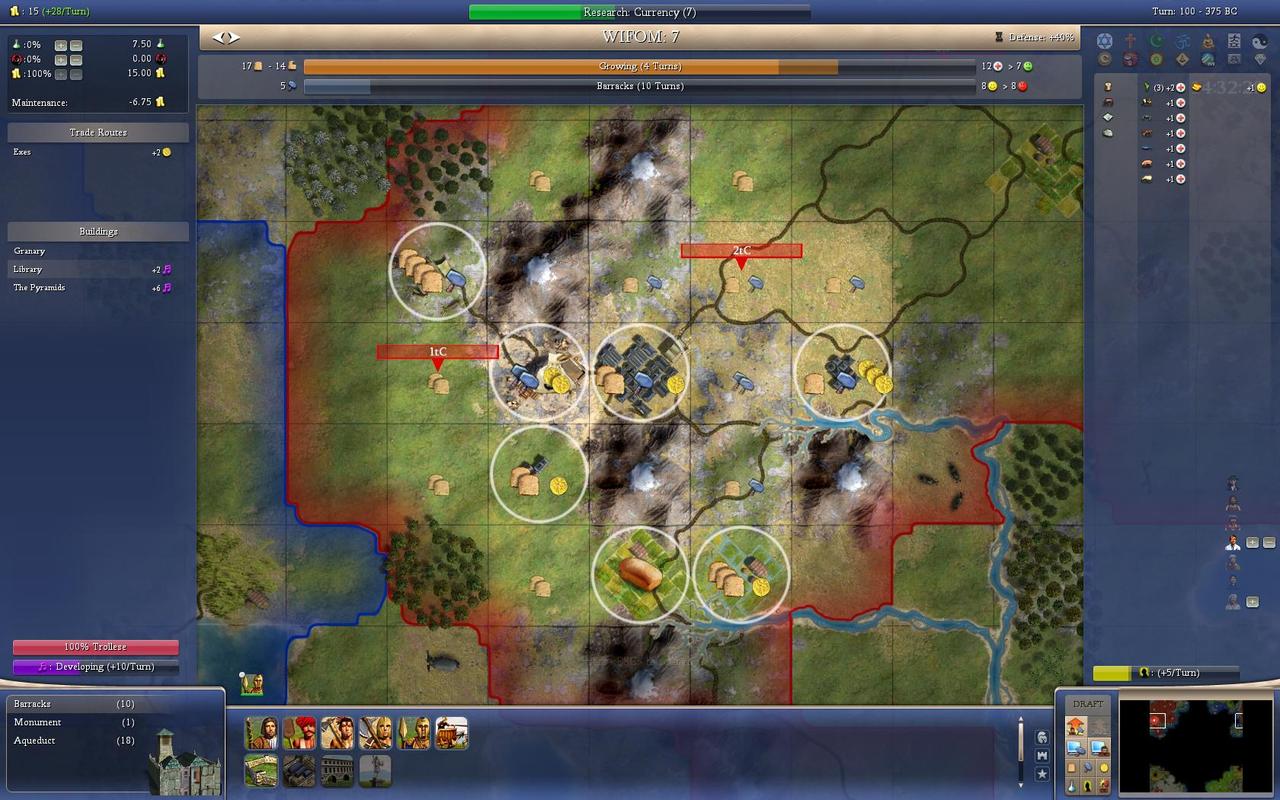
Task: Decrease the culture rate with minus button
Action: [x=76, y=59]
